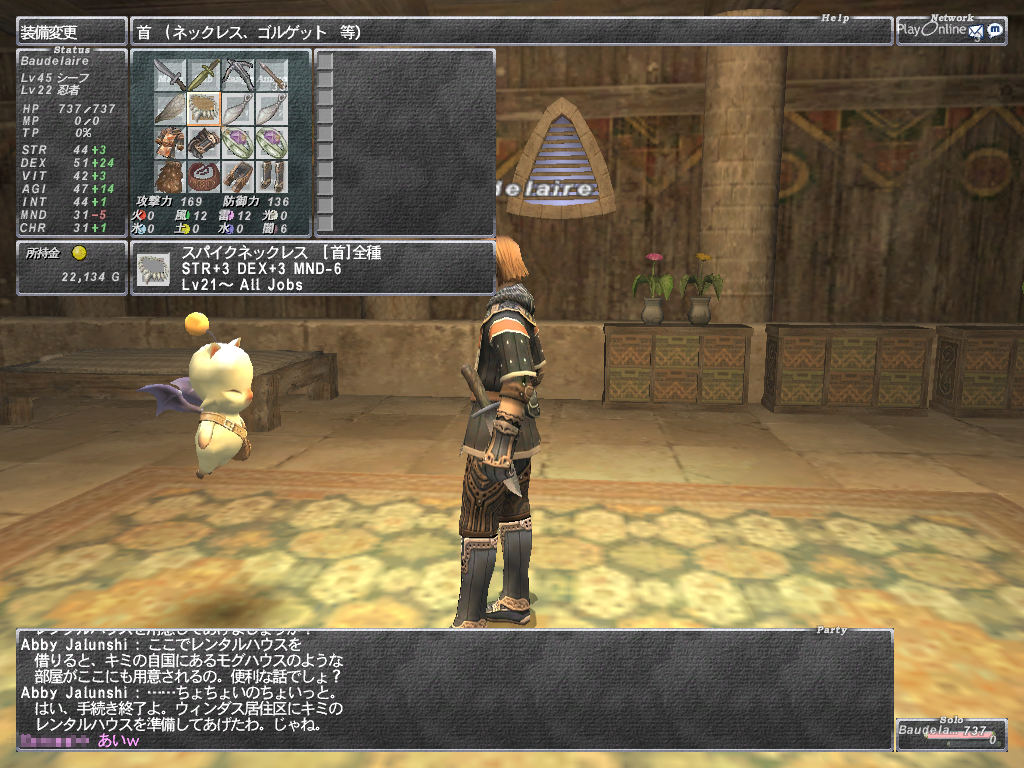1024x768 pixels.
Task: Select the crossbow ranged weapon slot
Action: (238, 74)
